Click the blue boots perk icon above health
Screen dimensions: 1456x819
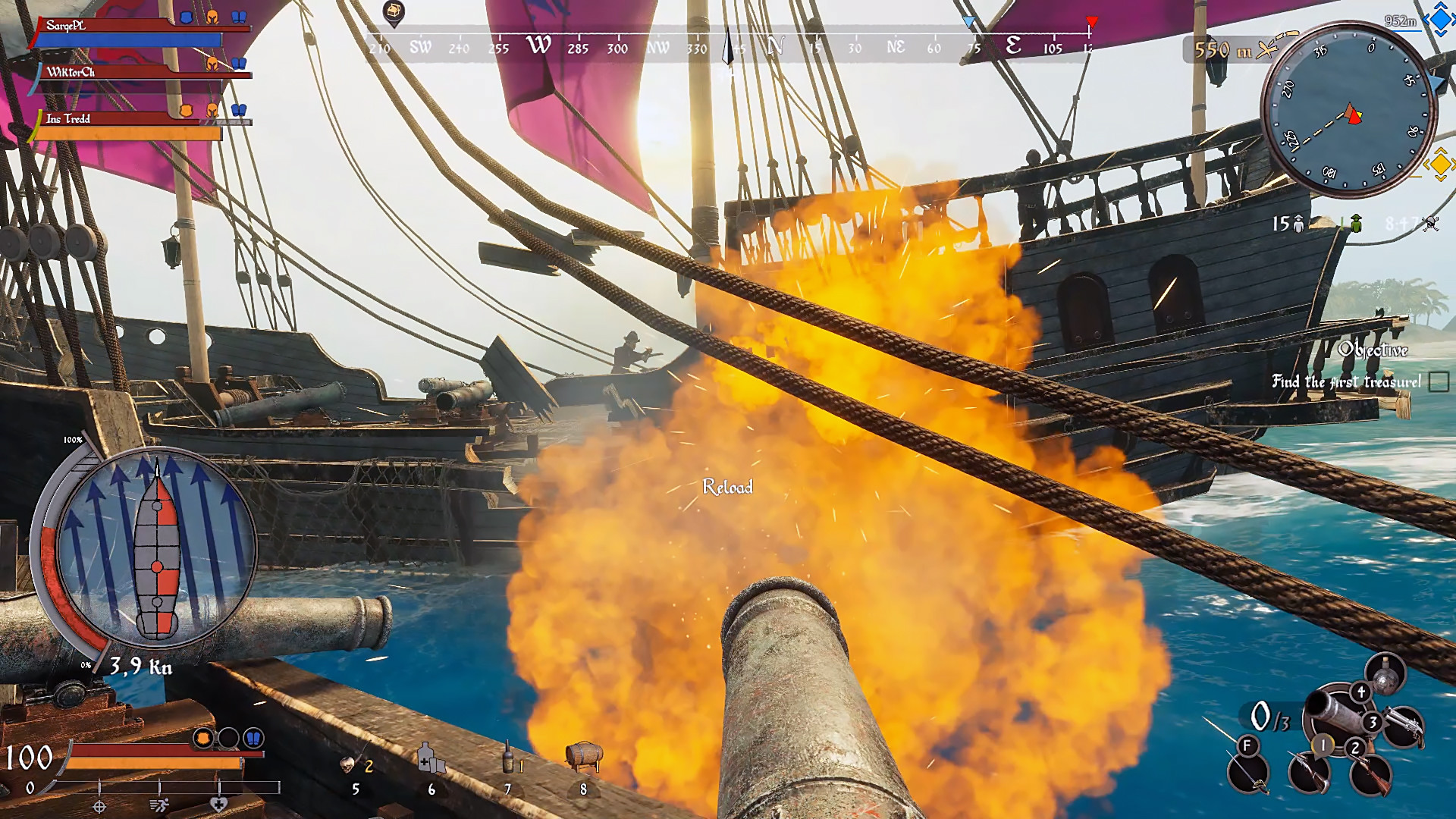pyautogui.click(x=253, y=738)
